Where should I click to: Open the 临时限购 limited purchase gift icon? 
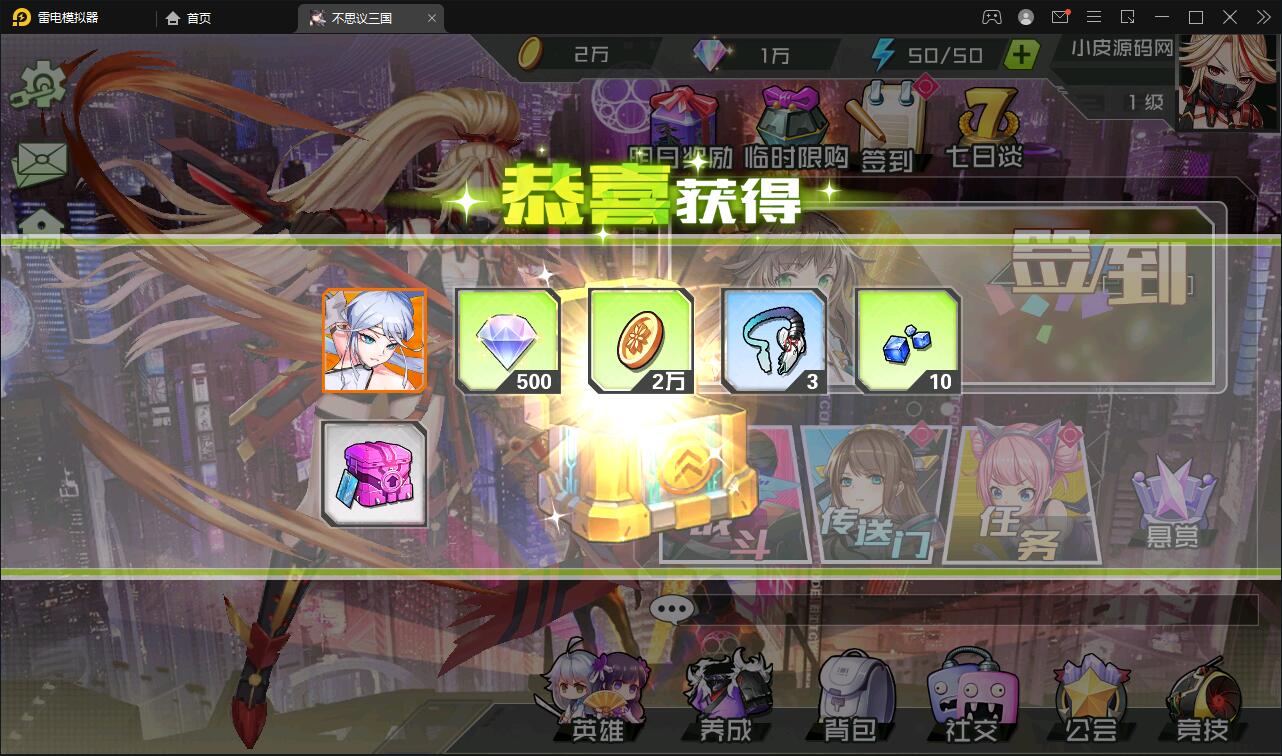pos(790,118)
